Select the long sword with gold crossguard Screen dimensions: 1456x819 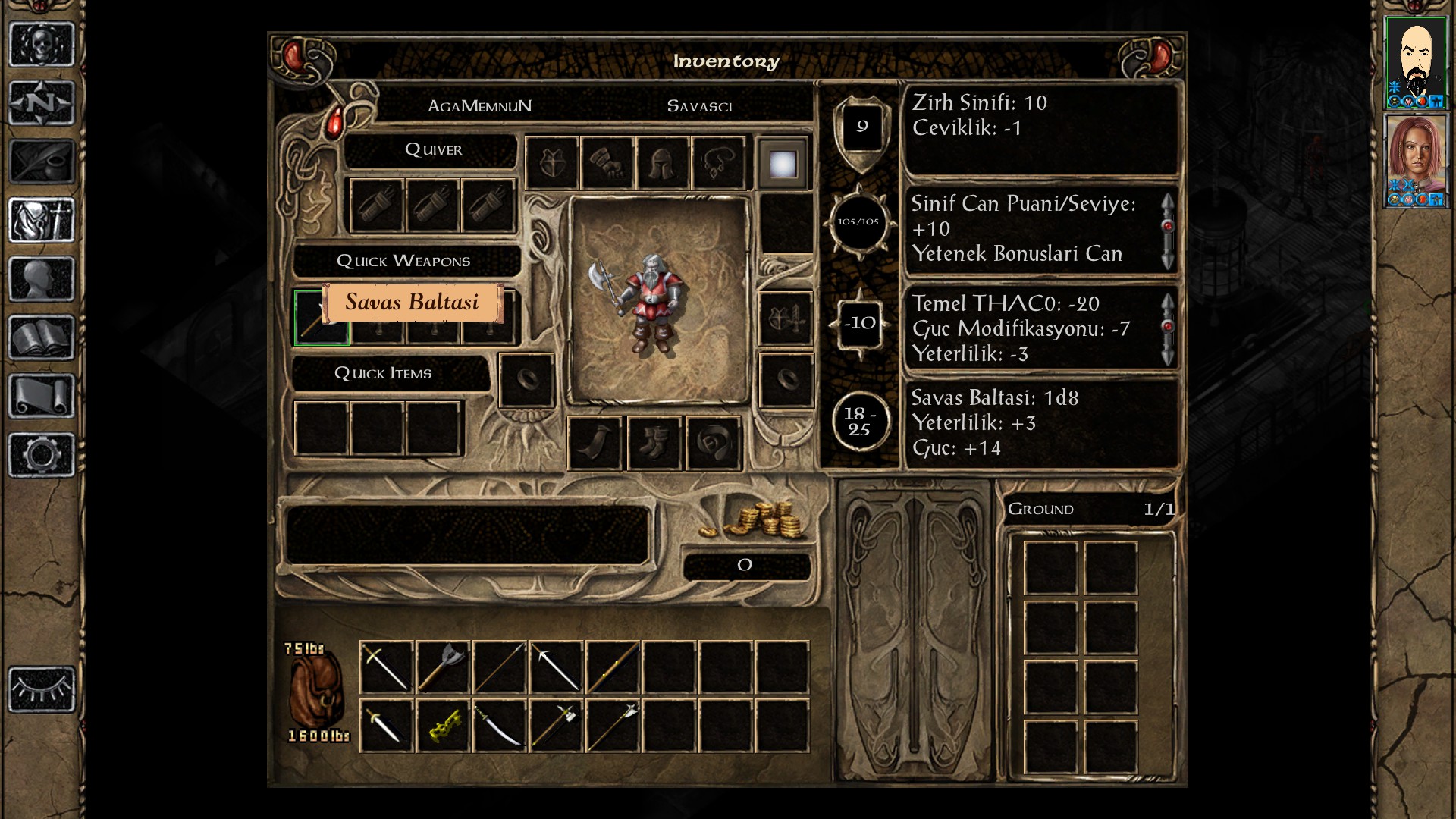pos(387,667)
